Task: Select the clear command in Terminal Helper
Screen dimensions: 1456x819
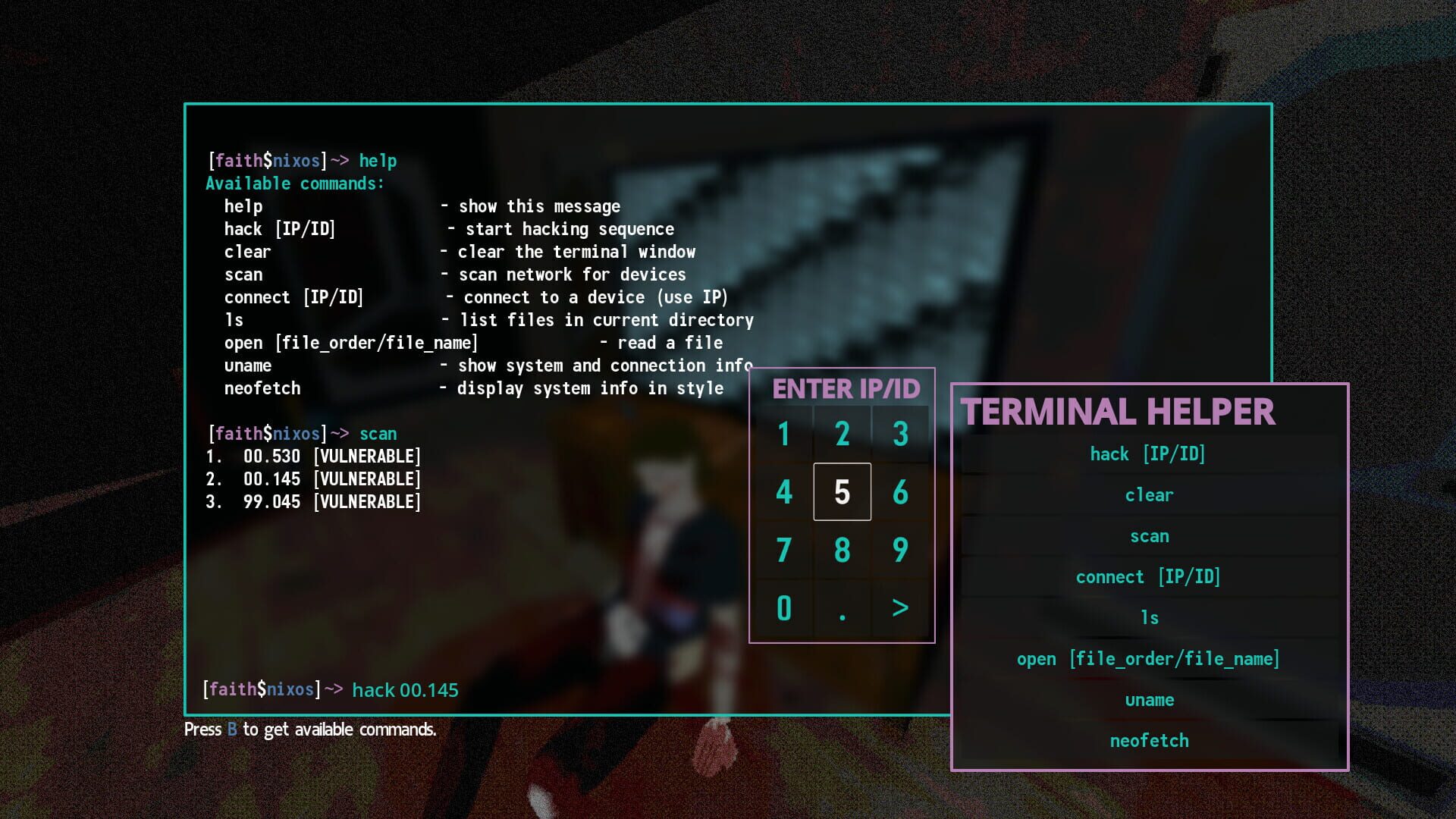Action: tap(1148, 494)
